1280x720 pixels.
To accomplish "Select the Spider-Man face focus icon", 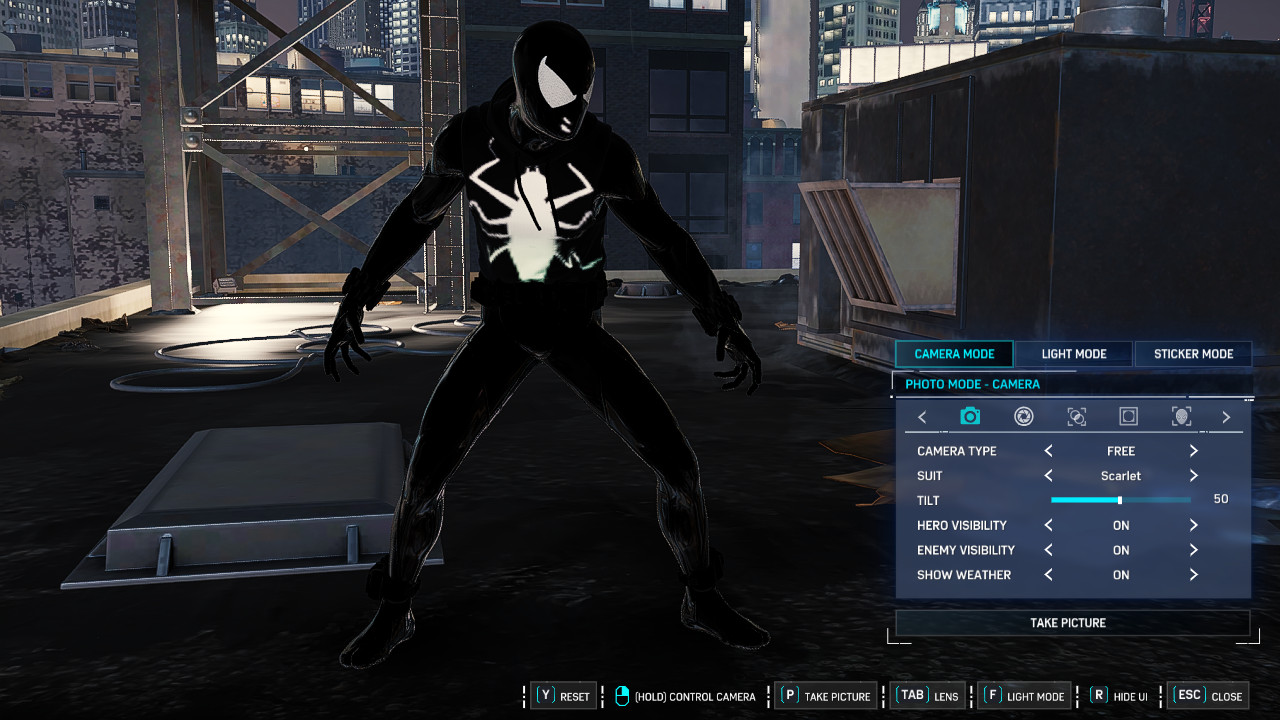I will click(1181, 417).
